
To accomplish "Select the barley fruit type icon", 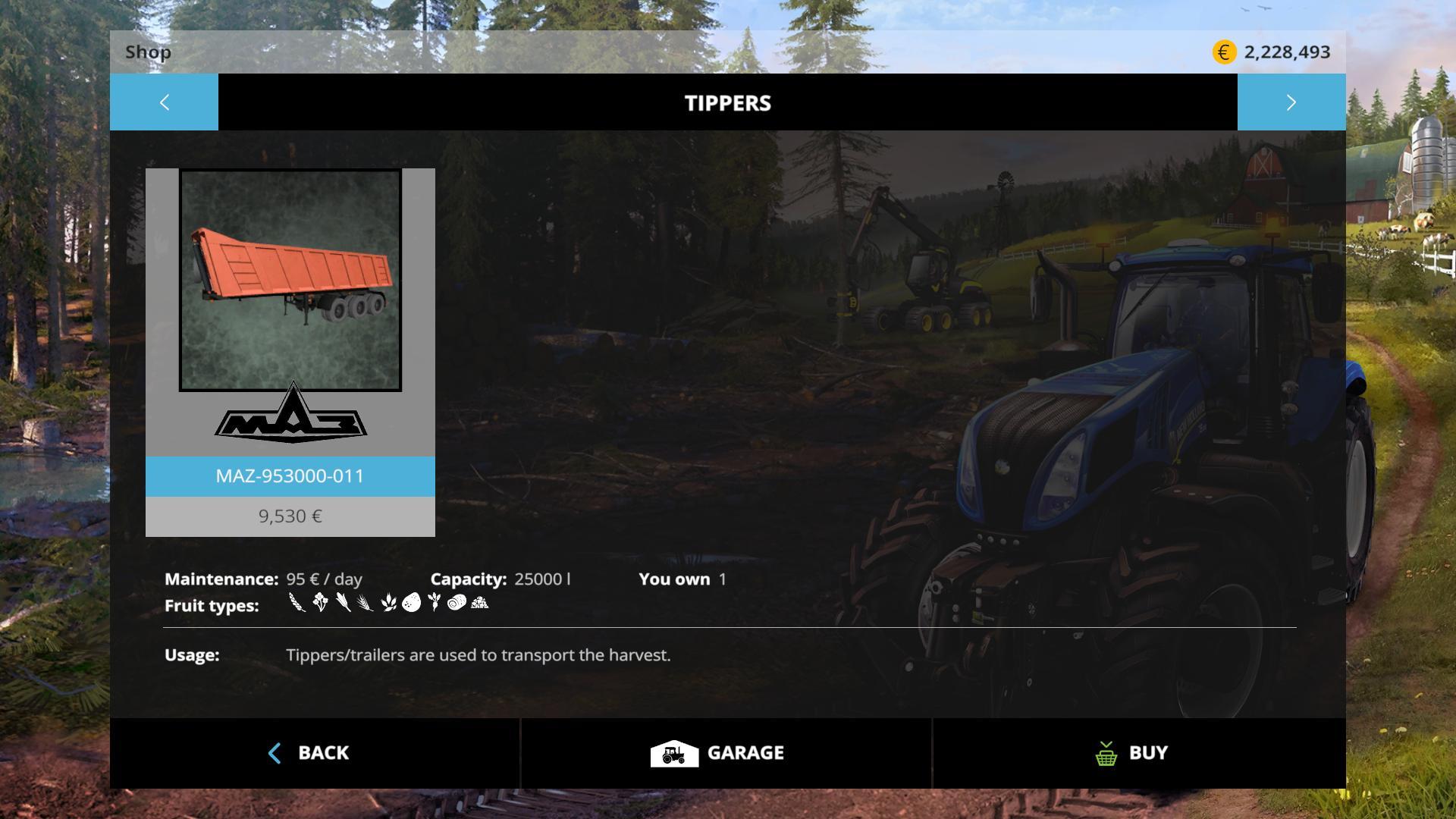I will pos(366,601).
